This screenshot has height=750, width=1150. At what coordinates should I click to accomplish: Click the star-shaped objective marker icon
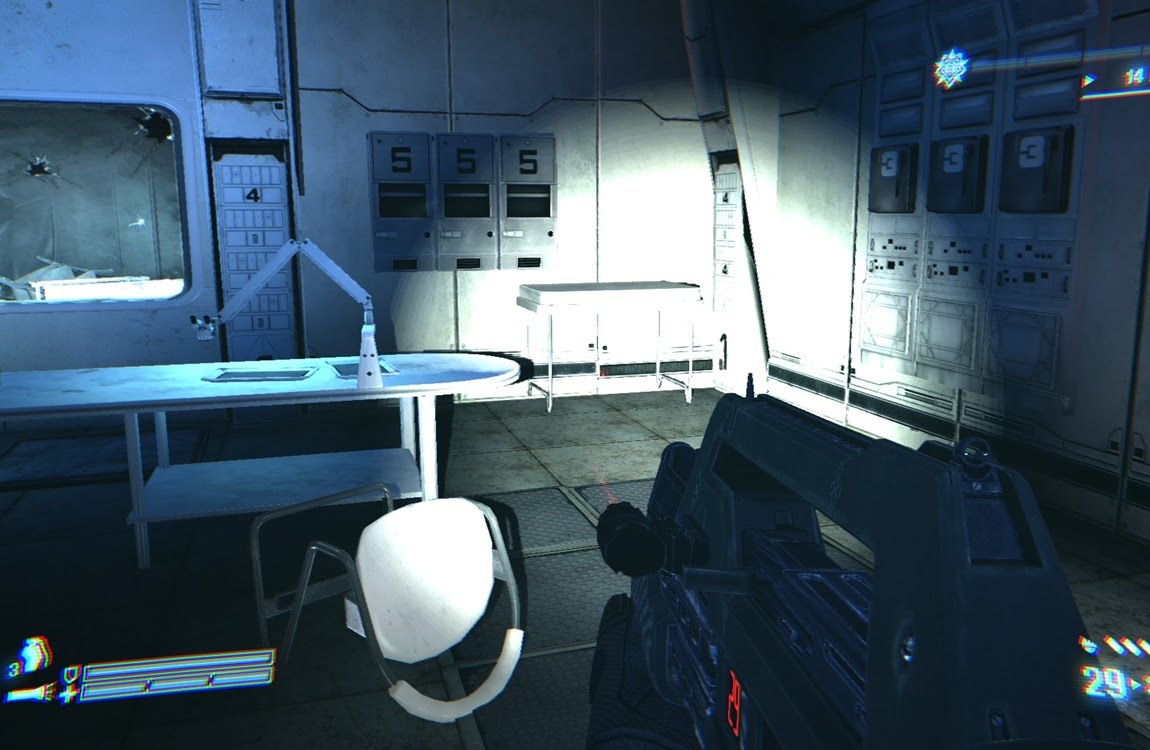pos(950,68)
